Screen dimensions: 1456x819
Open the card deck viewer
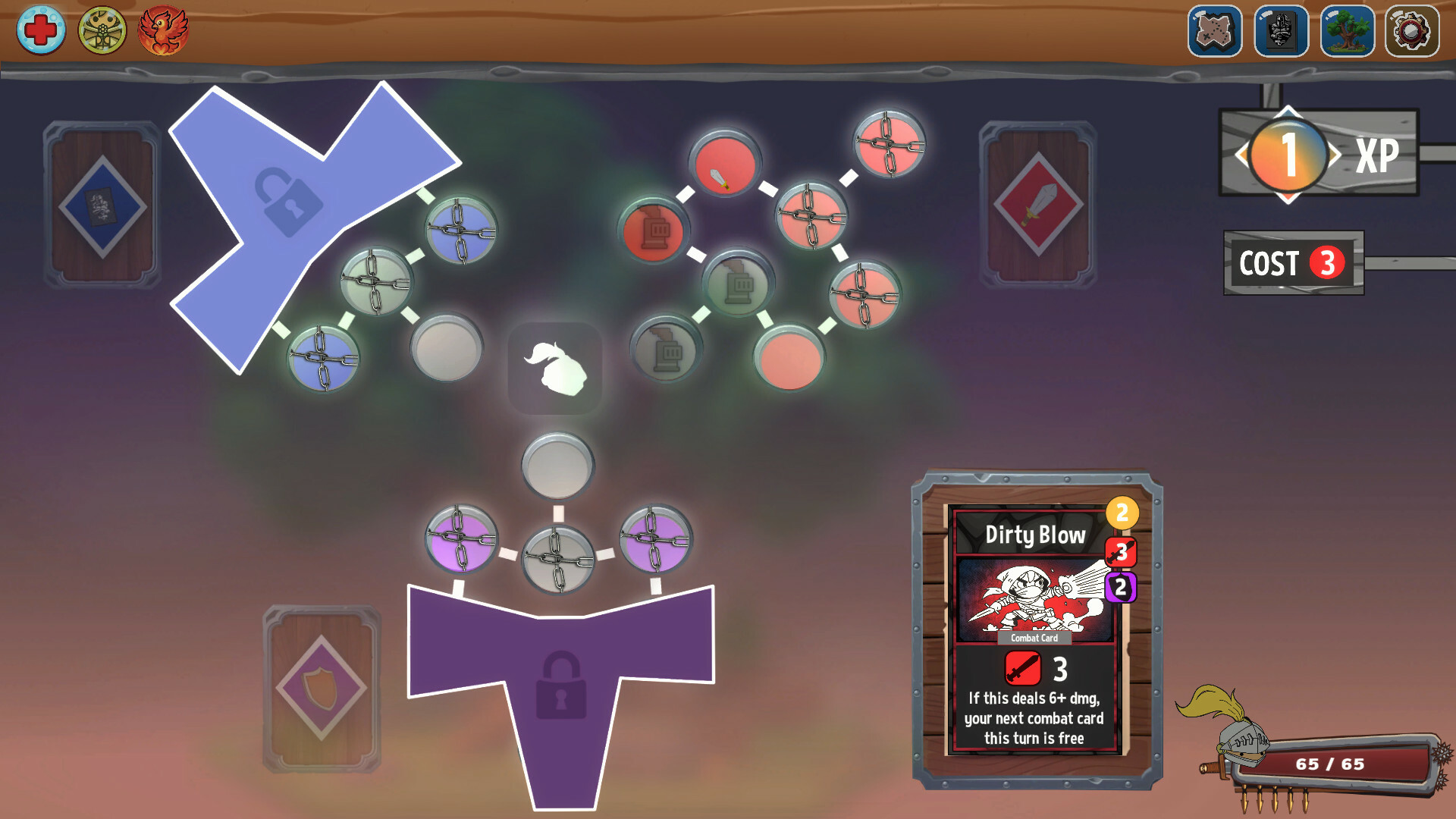[x=1282, y=32]
